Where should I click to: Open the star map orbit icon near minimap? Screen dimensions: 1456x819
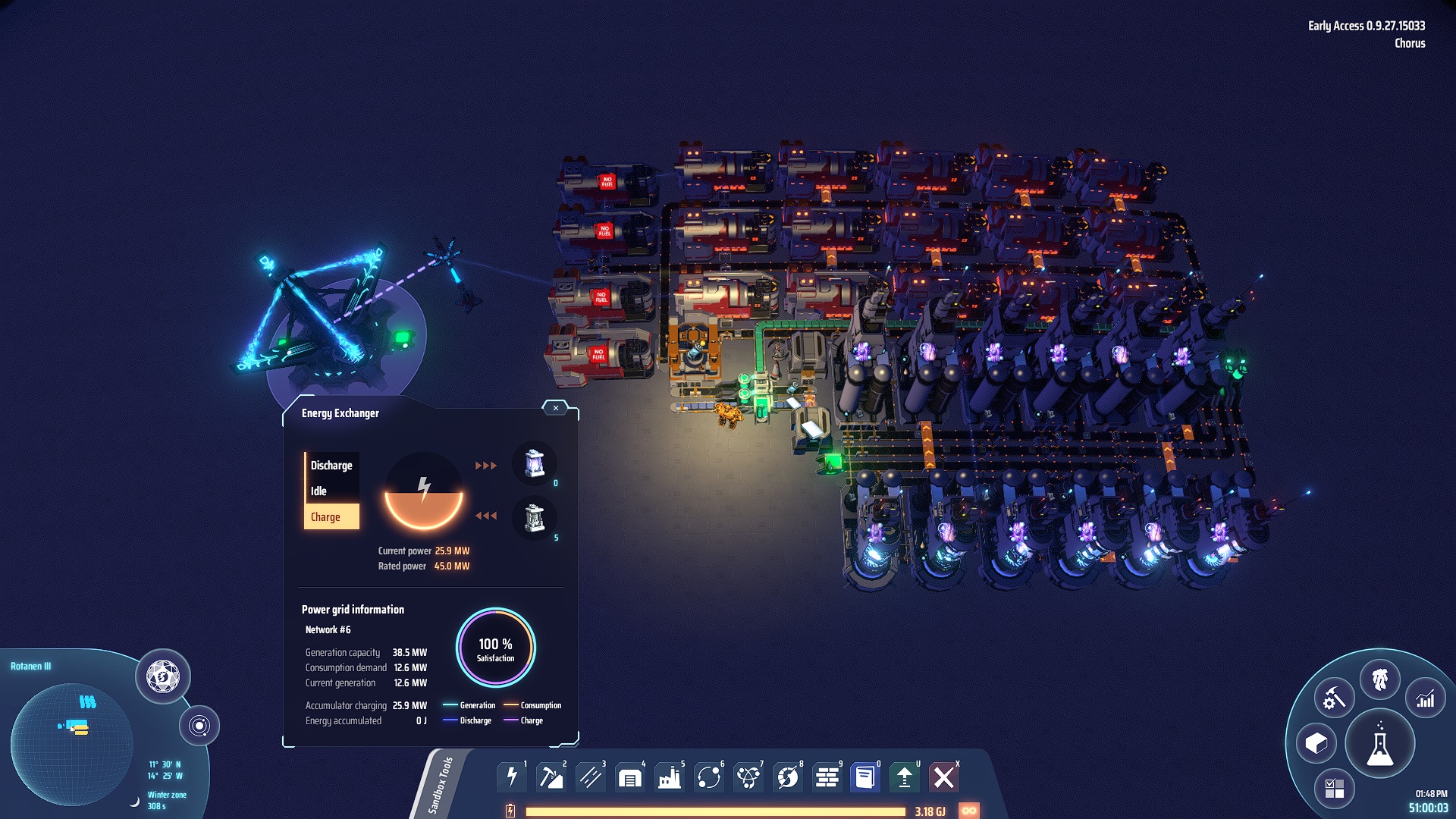tap(201, 724)
